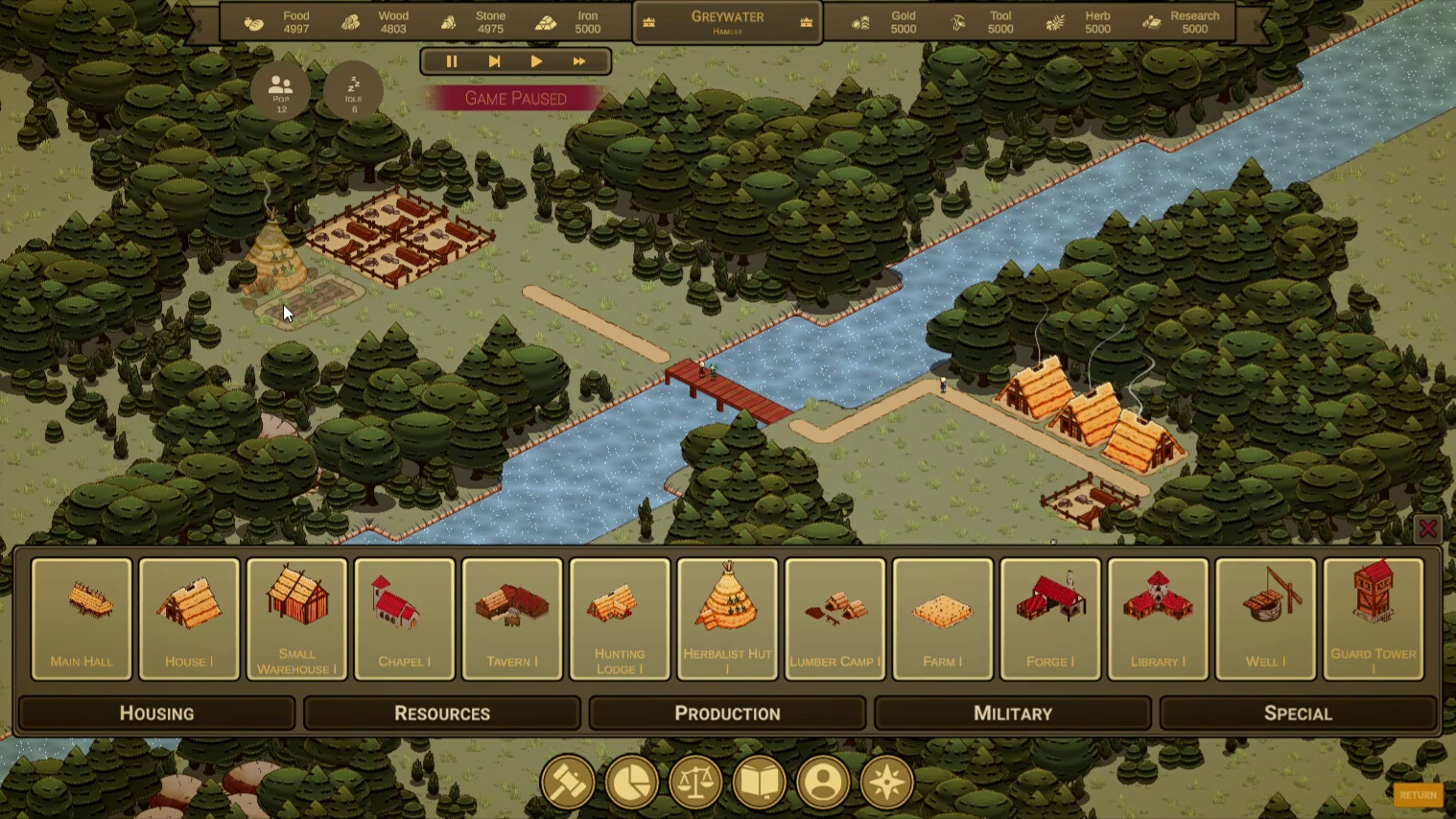
Task: Click the pause speed button
Action: point(452,61)
